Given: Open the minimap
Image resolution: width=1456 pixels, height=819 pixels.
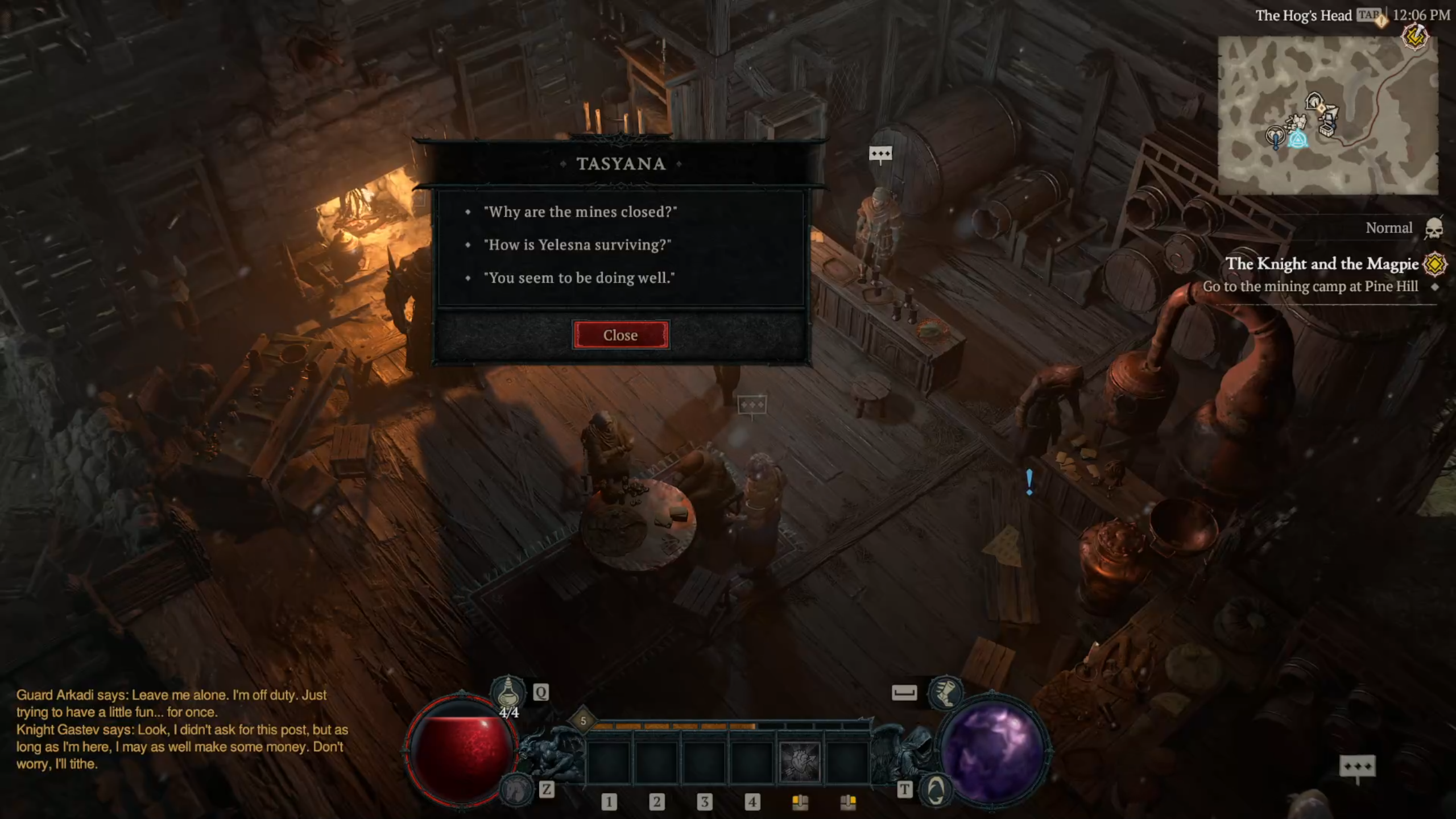Looking at the screenshot, I should pyautogui.click(x=1327, y=115).
